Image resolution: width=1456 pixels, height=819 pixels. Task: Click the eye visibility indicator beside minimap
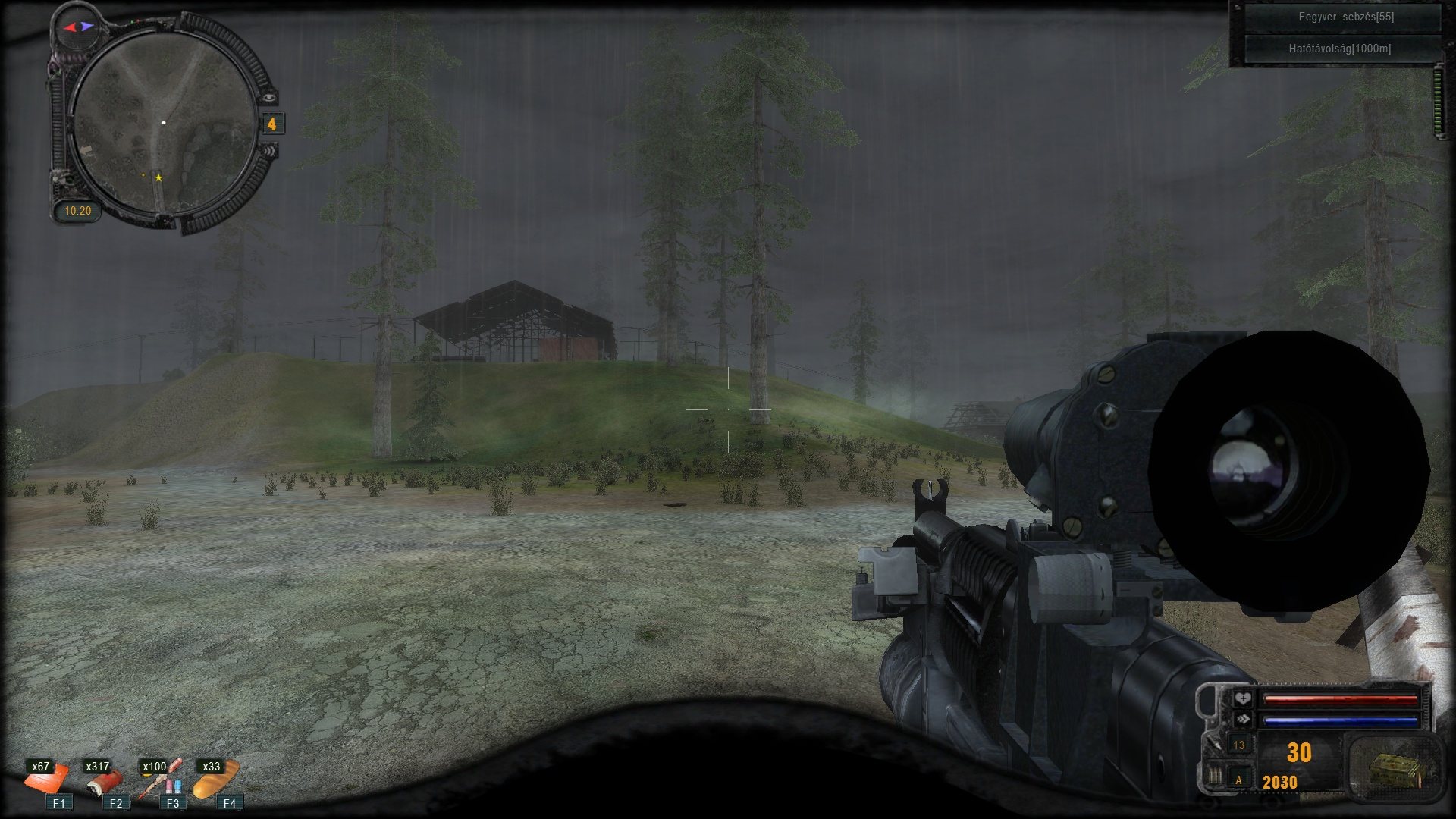(x=269, y=97)
